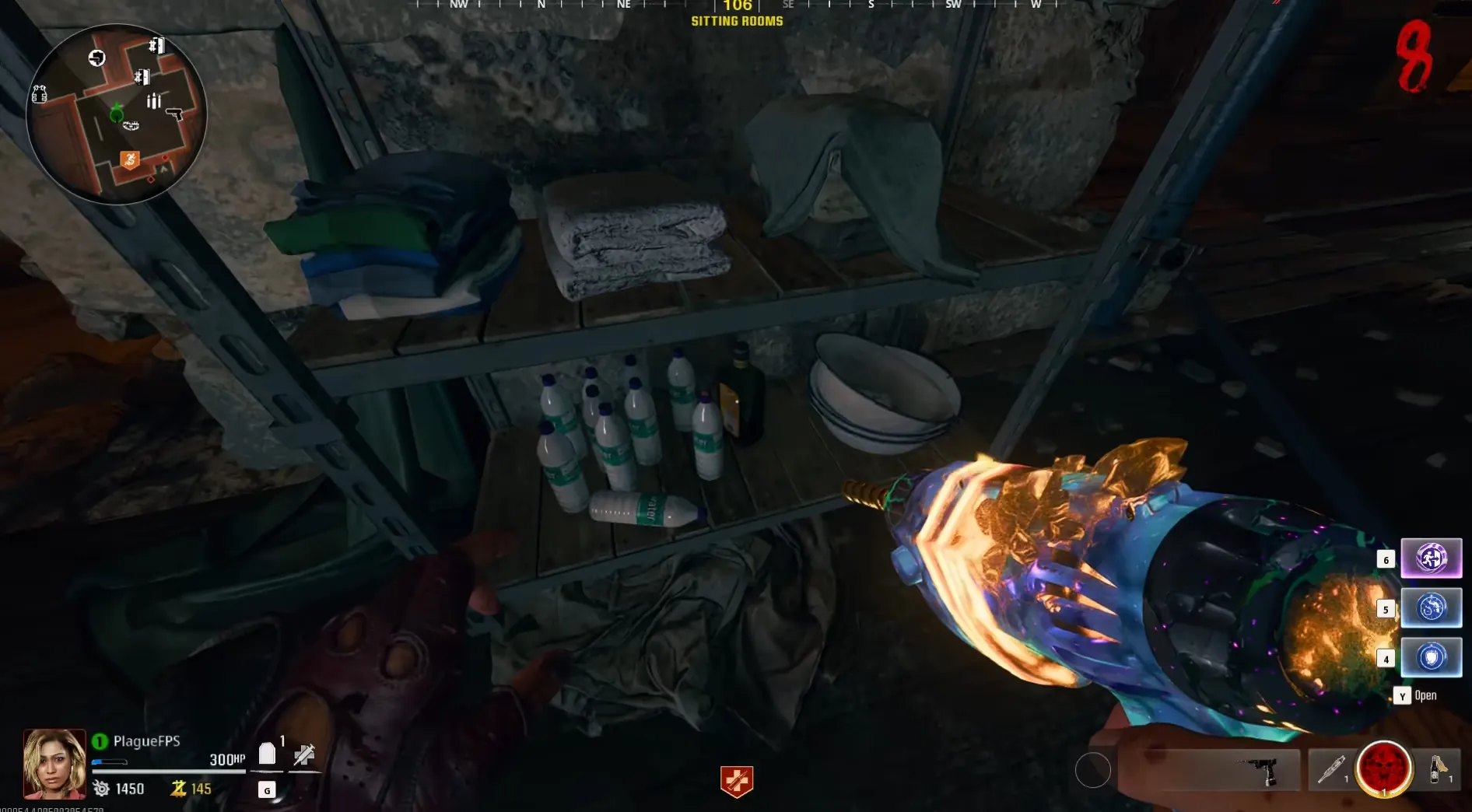Image resolution: width=1472 pixels, height=812 pixels.
Task: Click the red-cross shield icon at bottom center
Action: (x=737, y=781)
